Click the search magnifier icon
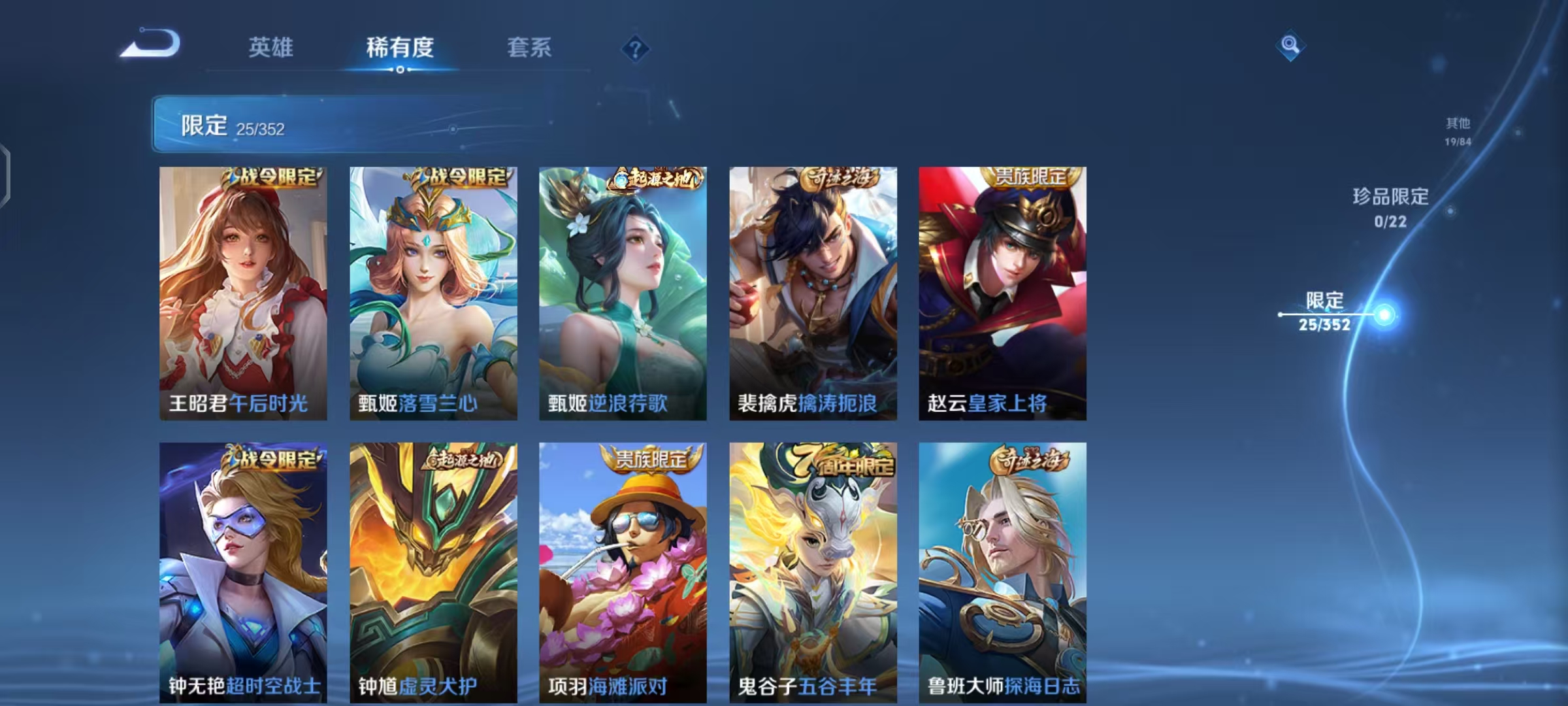The height and width of the screenshot is (706, 1568). [x=1292, y=46]
